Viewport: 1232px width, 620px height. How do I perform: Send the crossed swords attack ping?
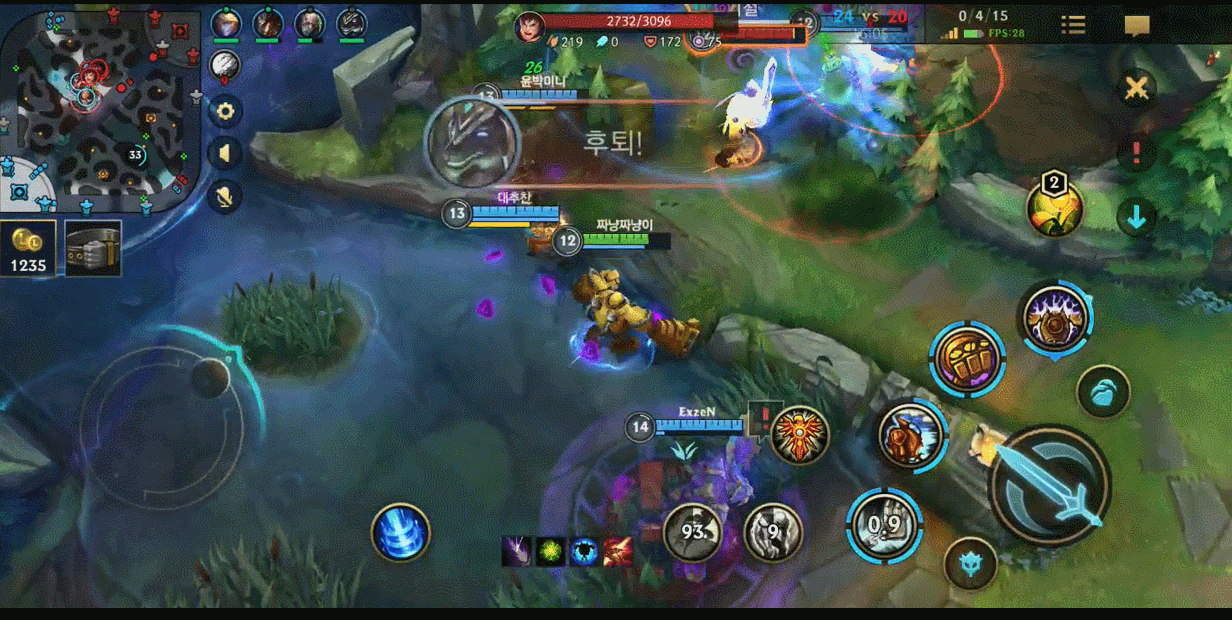[x=1136, y=89]
